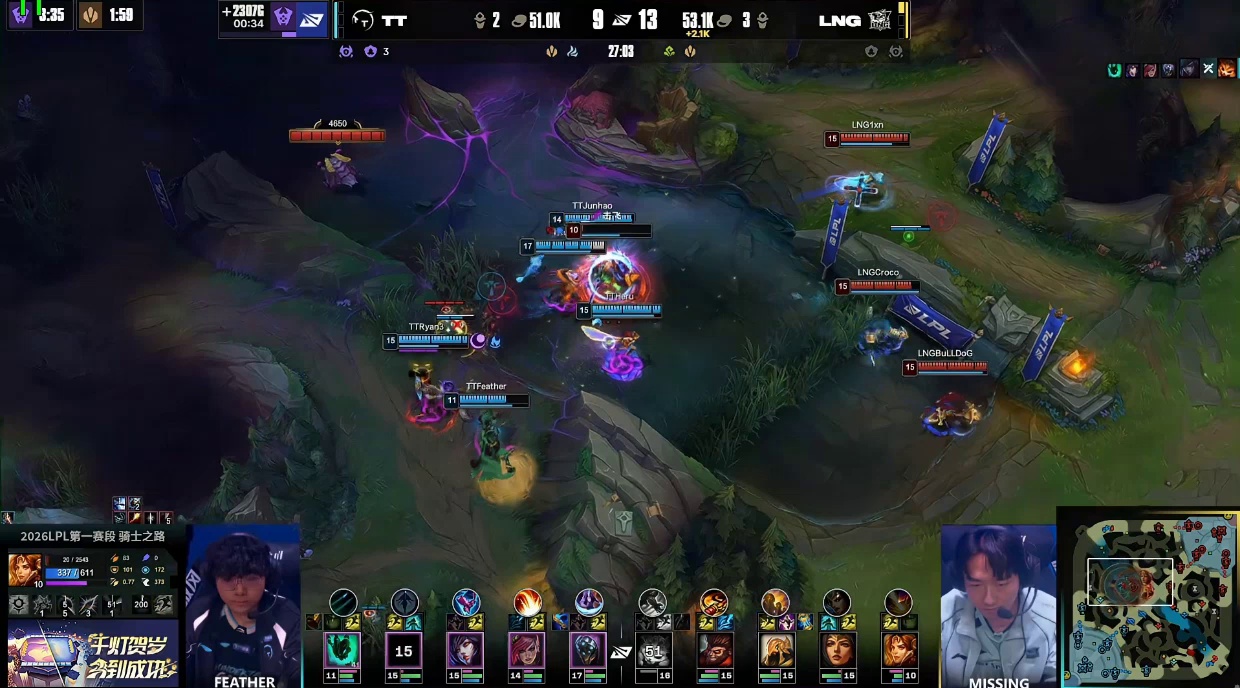This screenshot has width=1240, height=688.
Task: Select the level 10 Leona portrait
Action: tap(898, 651)
